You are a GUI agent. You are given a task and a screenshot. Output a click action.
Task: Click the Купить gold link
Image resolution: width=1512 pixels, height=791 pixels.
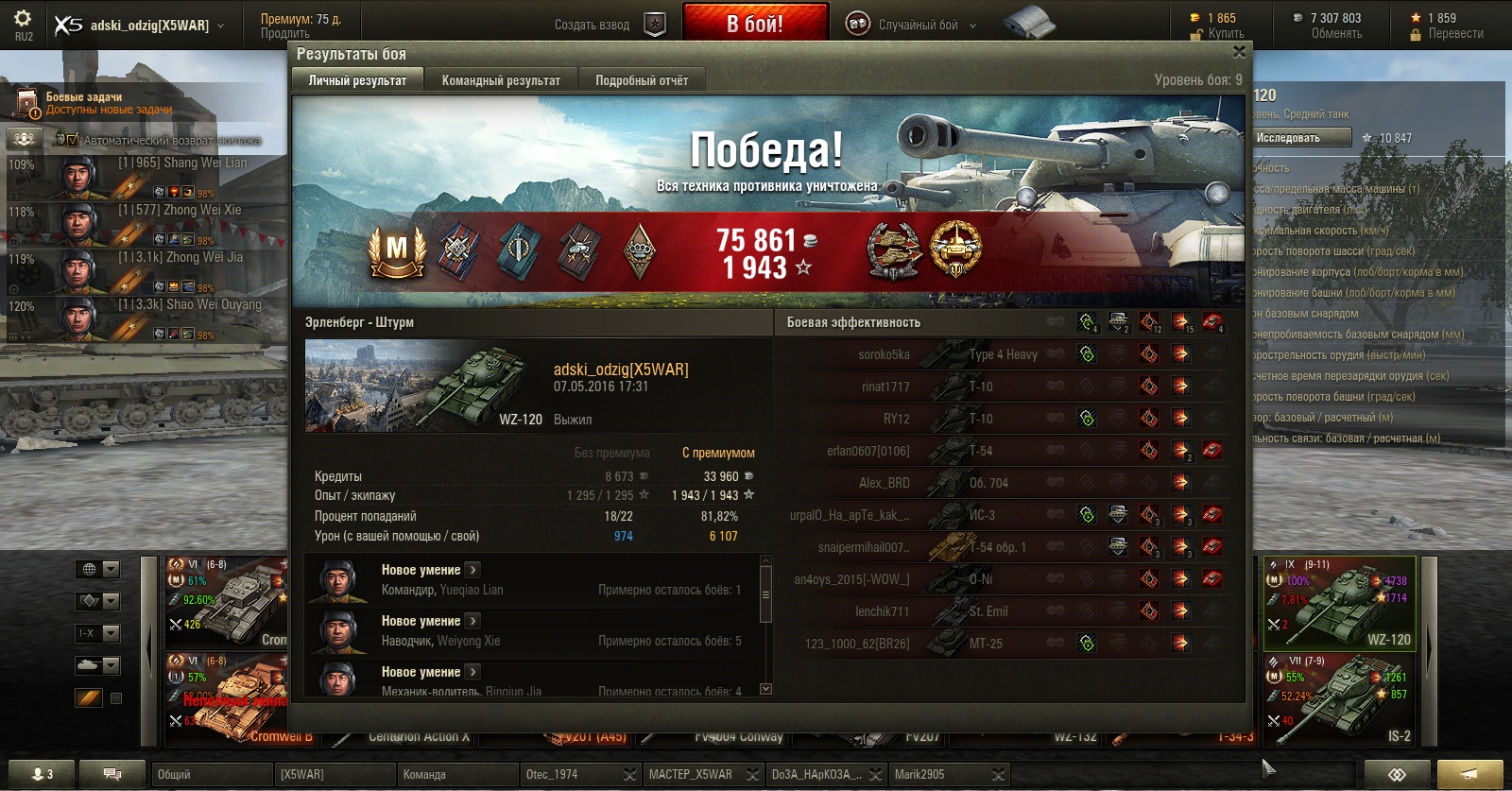[1226, 34]
